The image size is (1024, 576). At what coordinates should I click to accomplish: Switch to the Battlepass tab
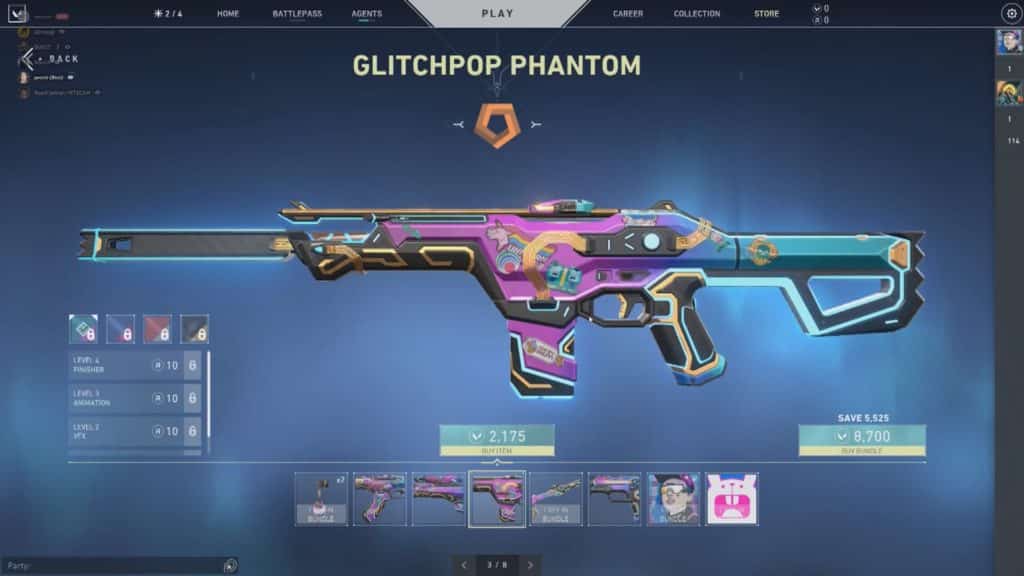point(297,14)
